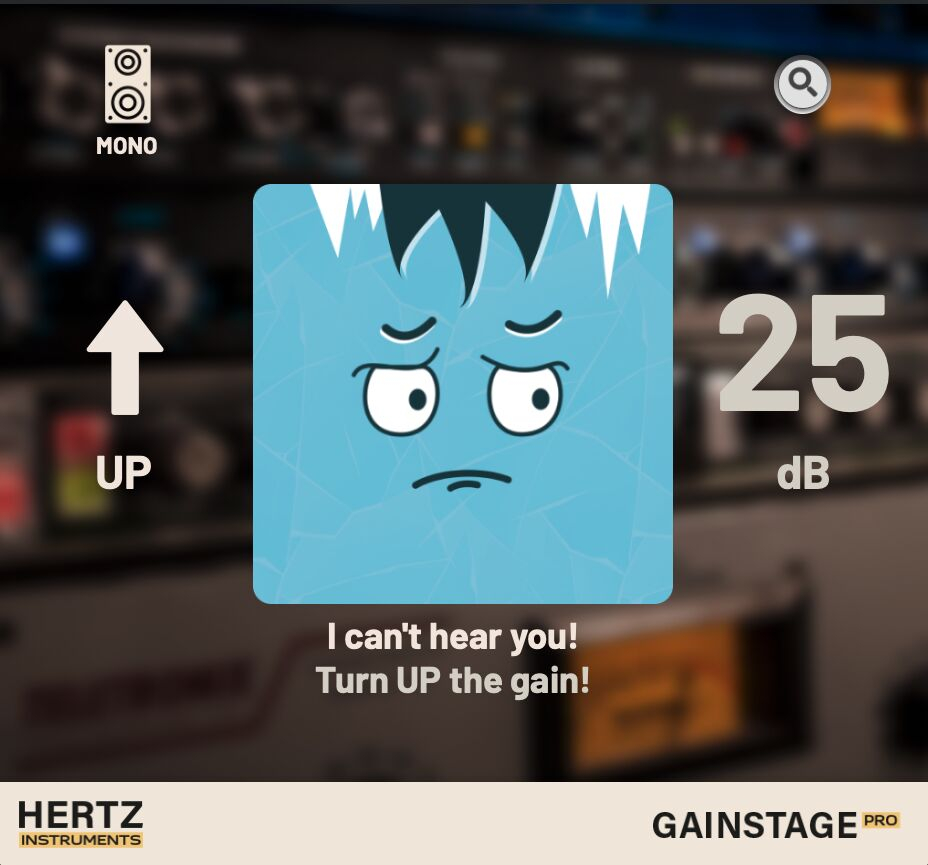928x865 pixels.
Task: Click the magnifying glass analyze button
Action: tap(802, 85)
